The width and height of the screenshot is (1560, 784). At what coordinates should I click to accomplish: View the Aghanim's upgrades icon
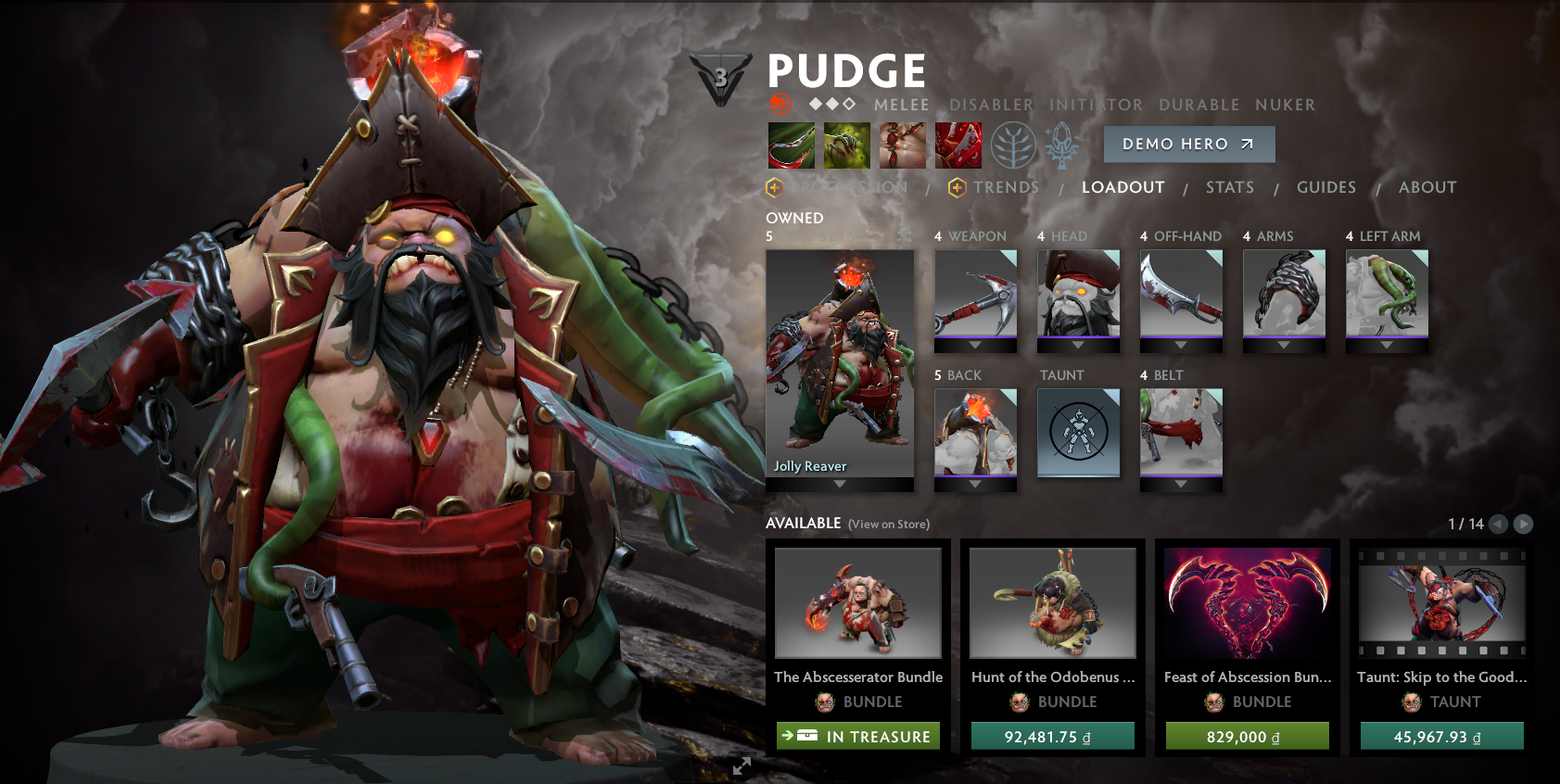(1059, 145)
